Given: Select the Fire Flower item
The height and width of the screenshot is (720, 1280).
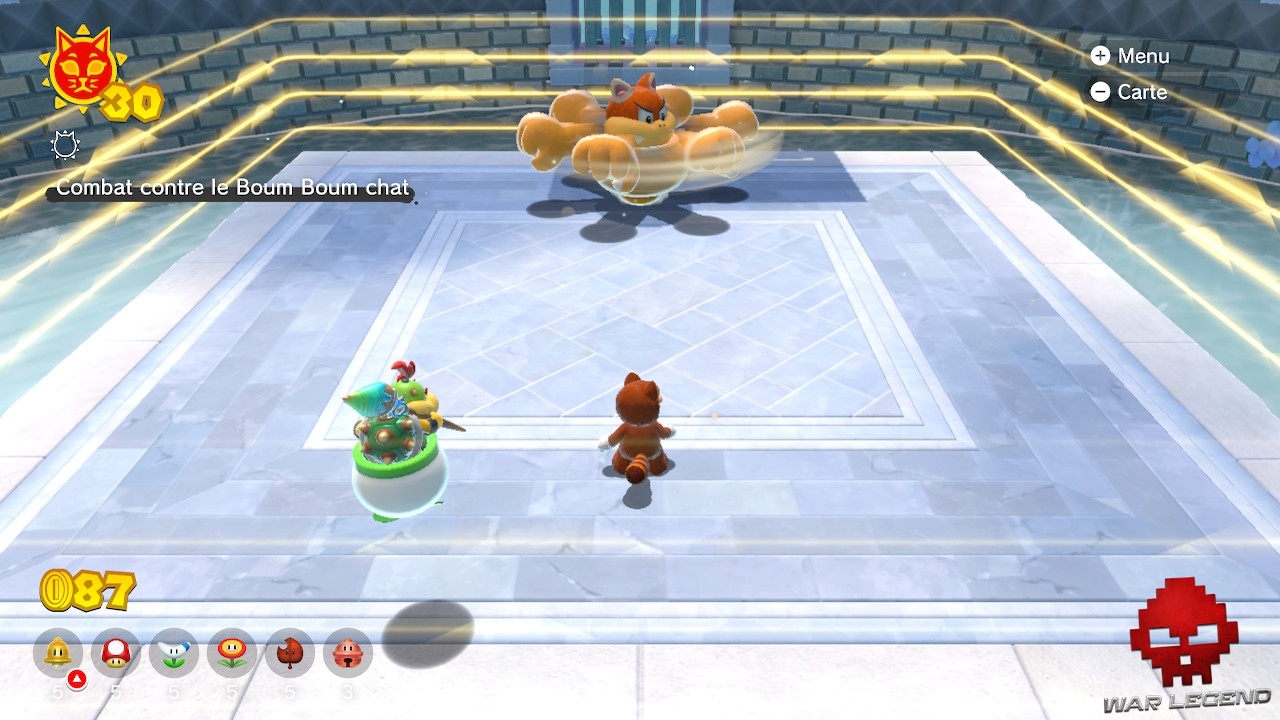Looking at the screenshot, I should point(230,654).
